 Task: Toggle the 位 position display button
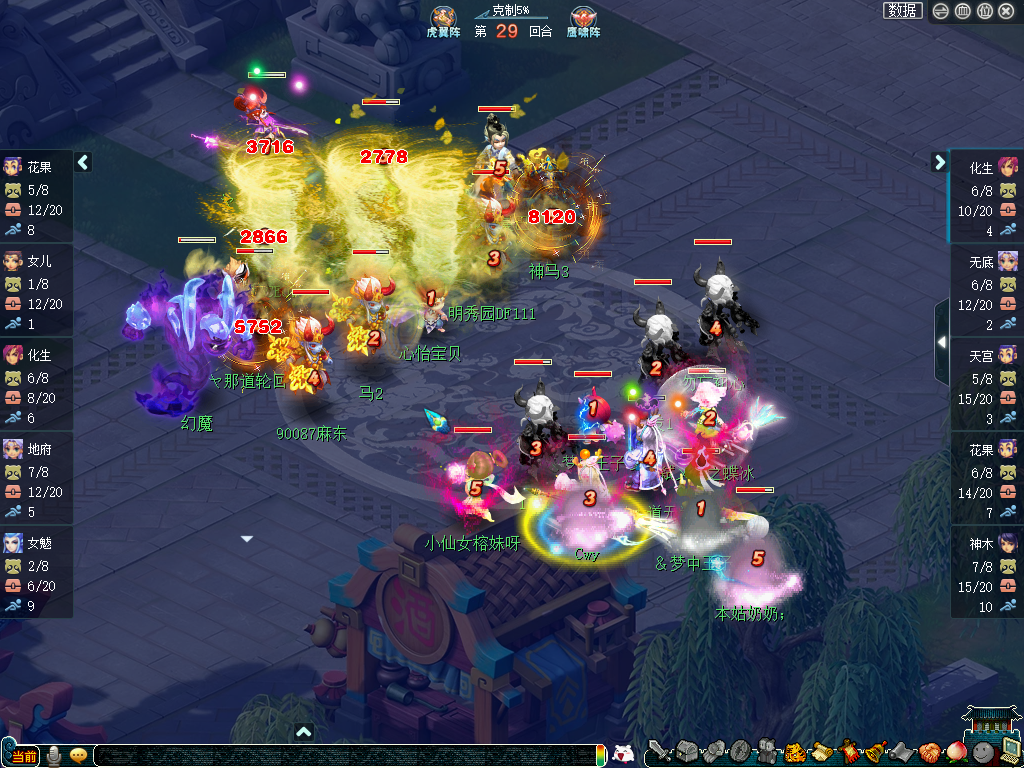tap(984, 11)
